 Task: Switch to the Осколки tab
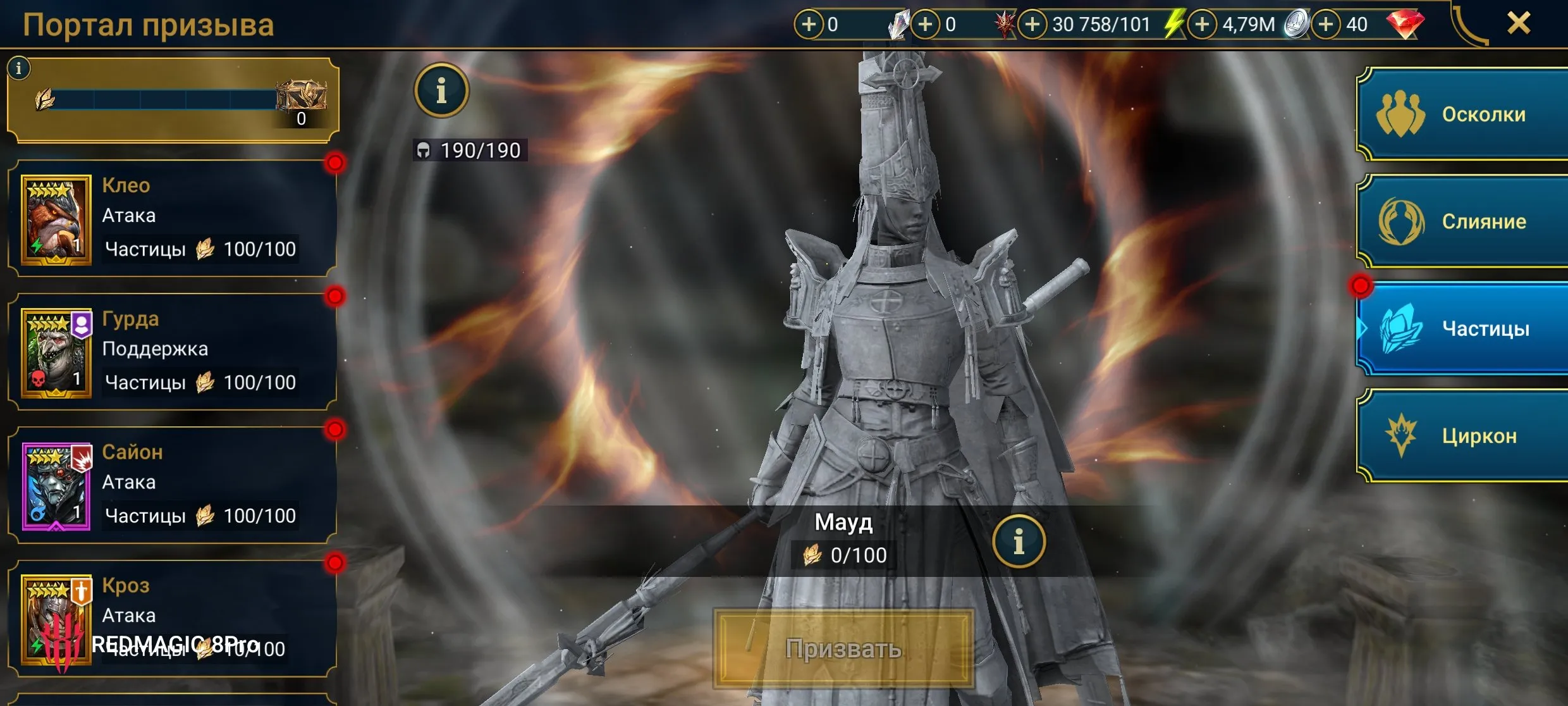click(1462, 115)
